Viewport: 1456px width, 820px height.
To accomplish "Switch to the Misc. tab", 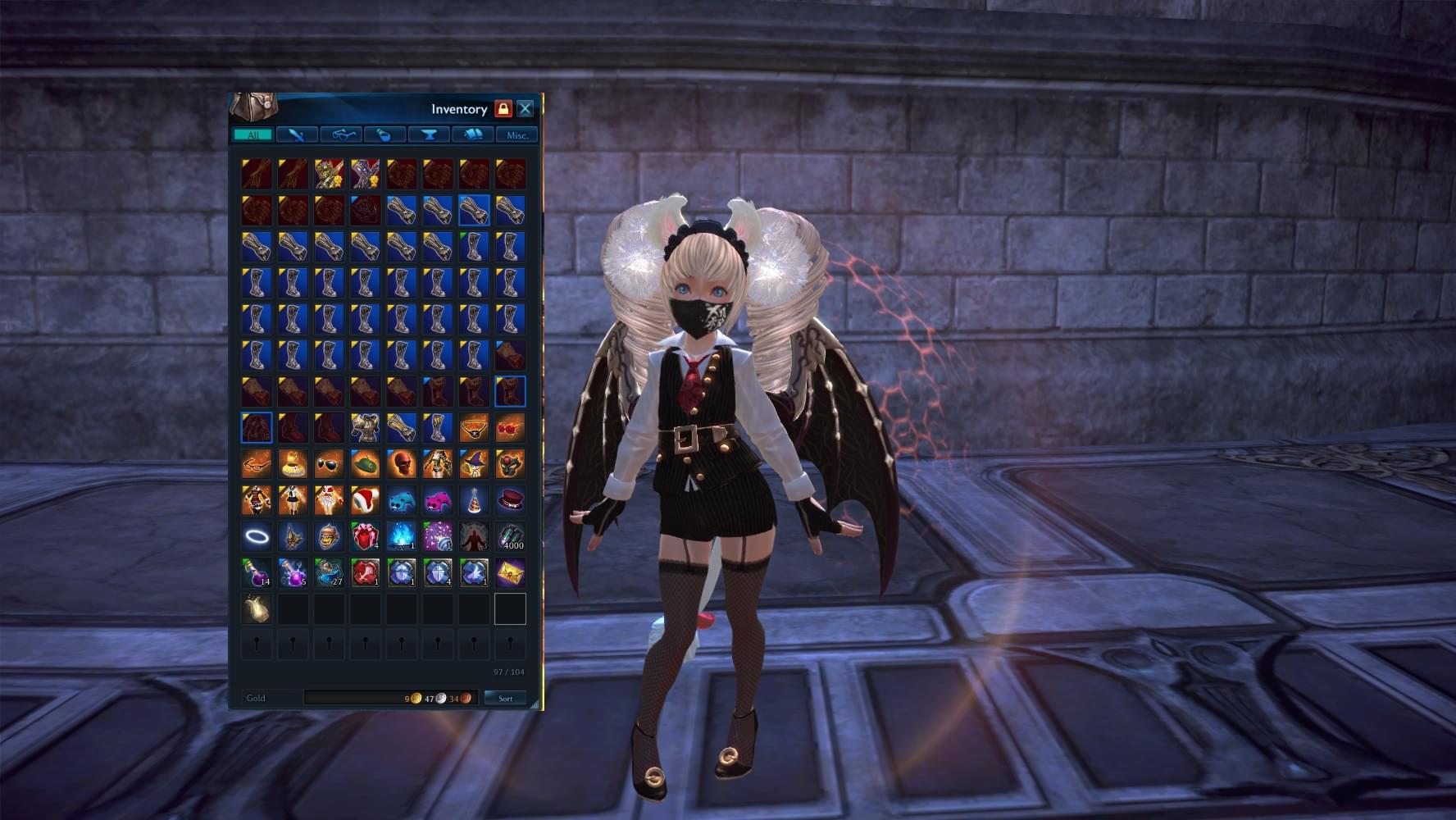I will 517,134.
